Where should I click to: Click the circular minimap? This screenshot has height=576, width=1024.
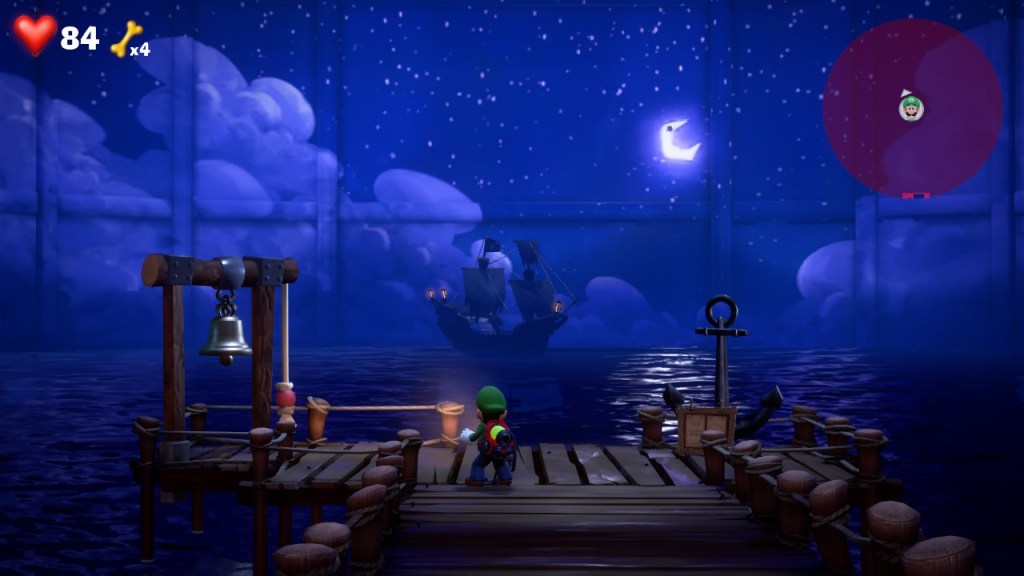click(x=912, y=107)
